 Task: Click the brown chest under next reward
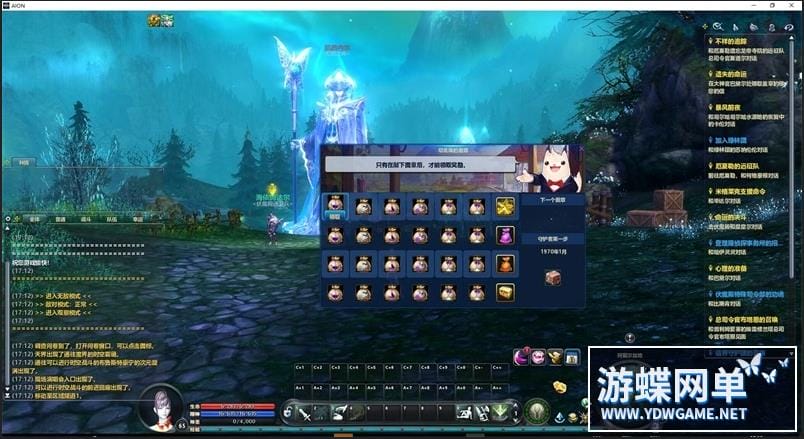pos(553,278)
